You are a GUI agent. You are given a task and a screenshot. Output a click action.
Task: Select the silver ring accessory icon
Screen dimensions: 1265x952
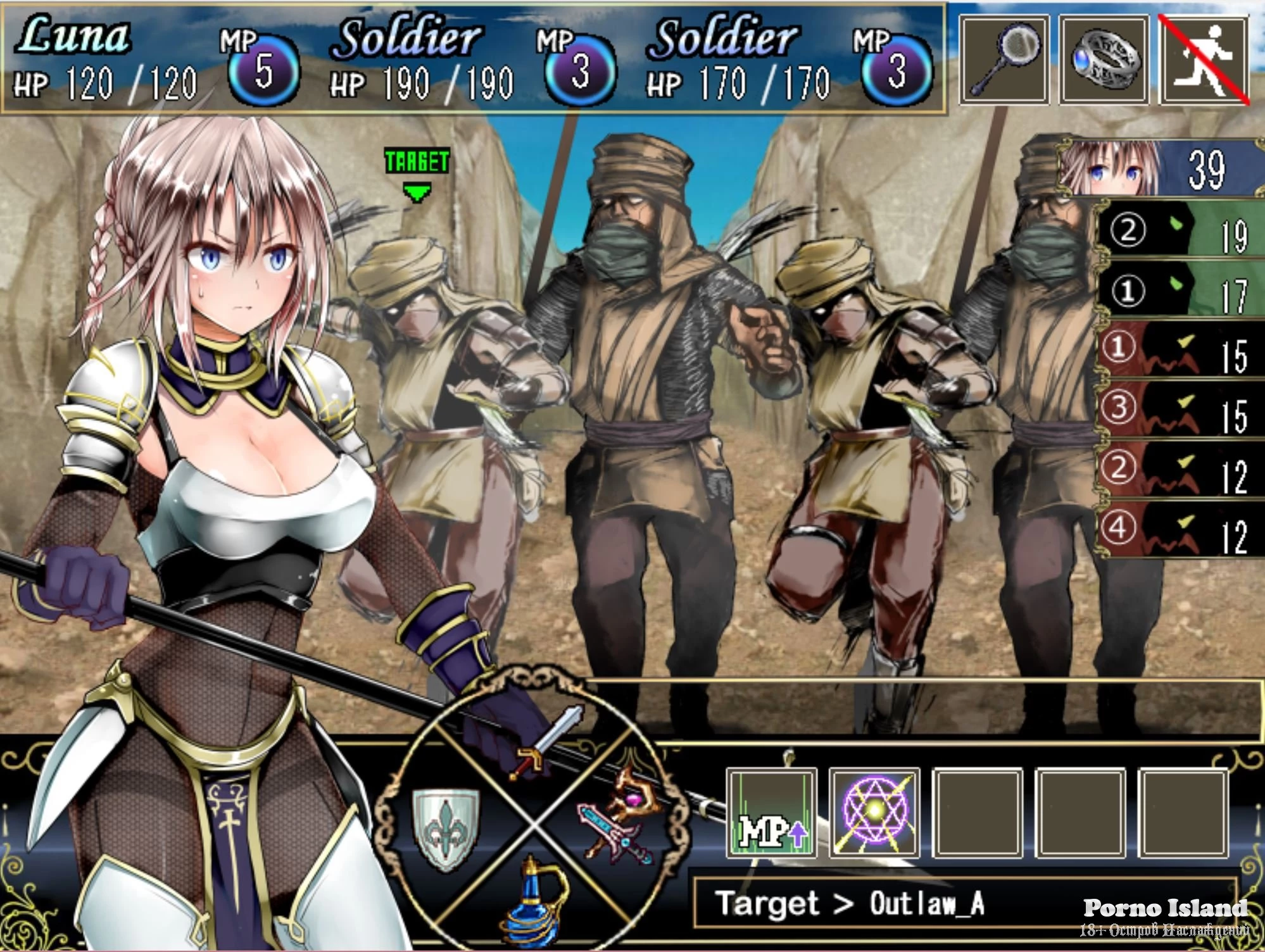pyautogui.click(x=1104, y=60)
